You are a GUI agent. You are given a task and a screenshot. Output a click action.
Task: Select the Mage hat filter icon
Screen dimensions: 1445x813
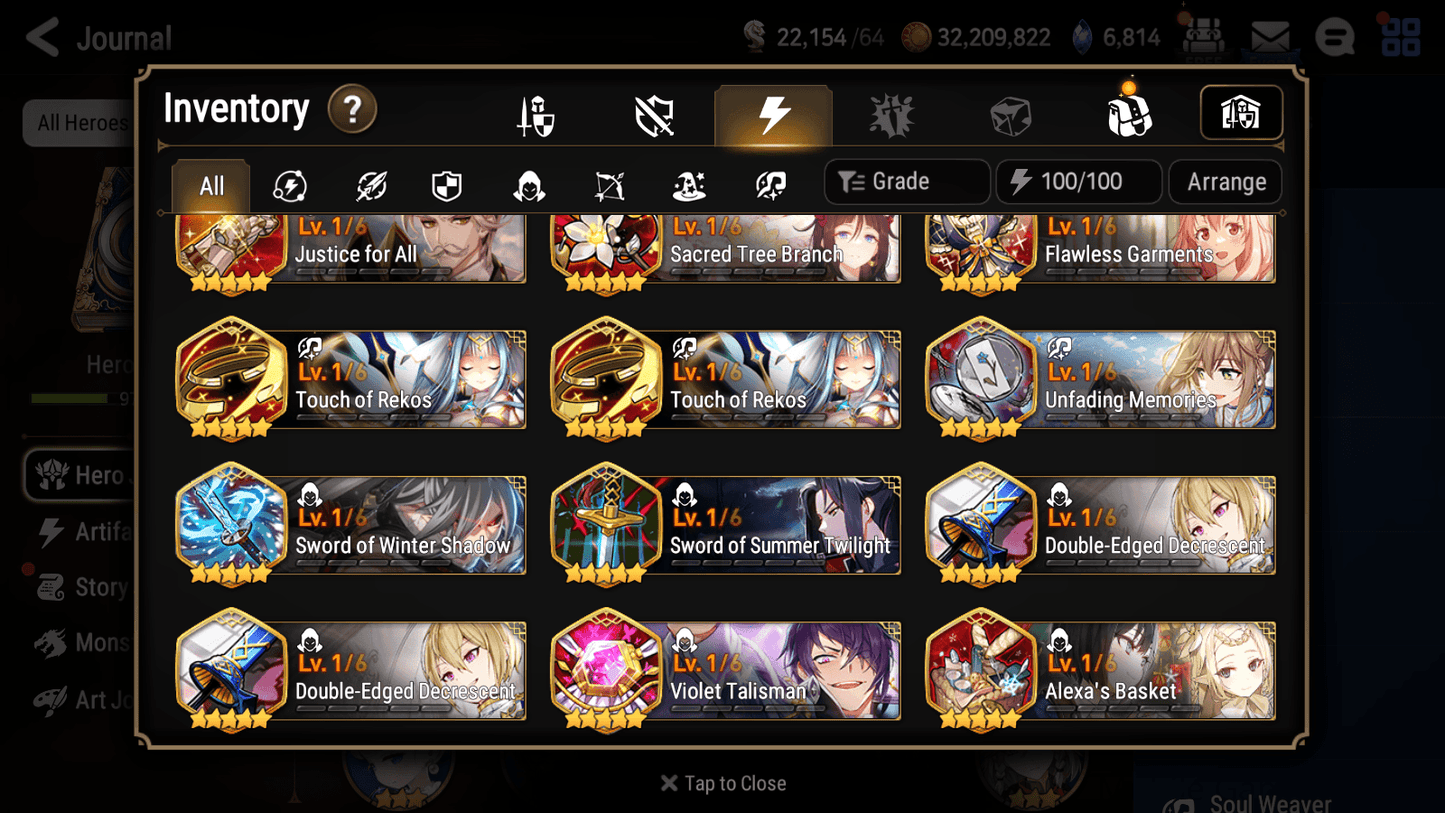point(688,182)
